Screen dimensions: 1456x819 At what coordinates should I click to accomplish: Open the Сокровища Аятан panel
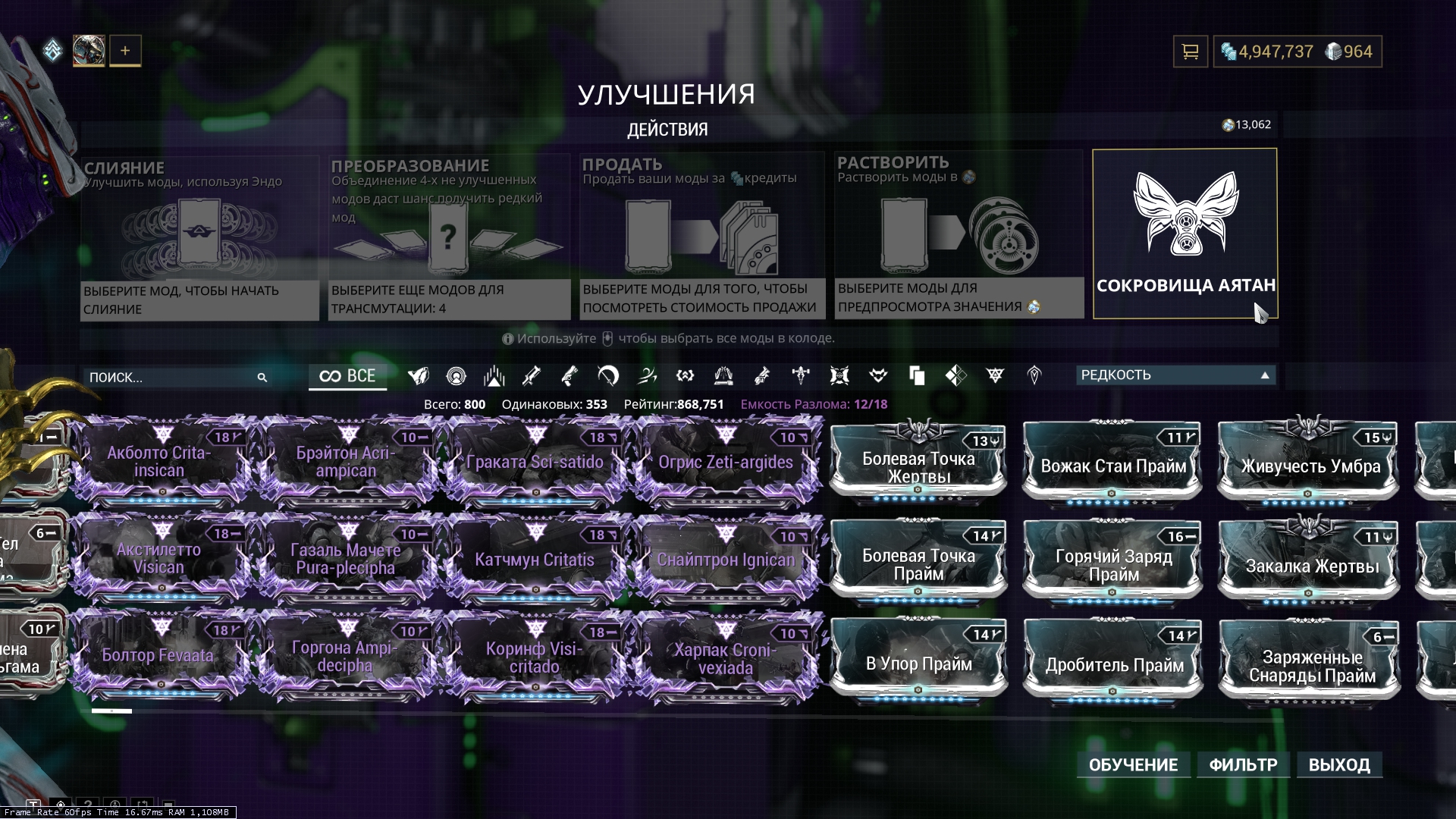click(x=1185, y=234)
